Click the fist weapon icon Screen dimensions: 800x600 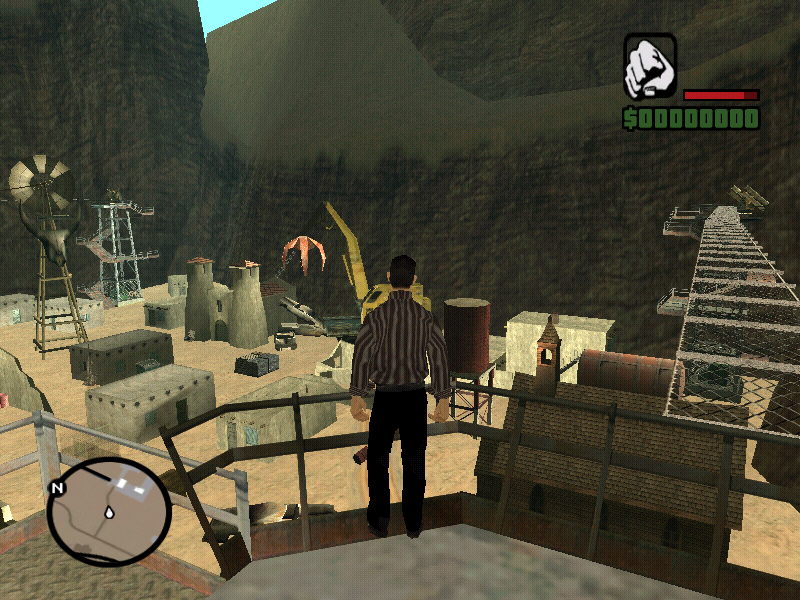650,67
